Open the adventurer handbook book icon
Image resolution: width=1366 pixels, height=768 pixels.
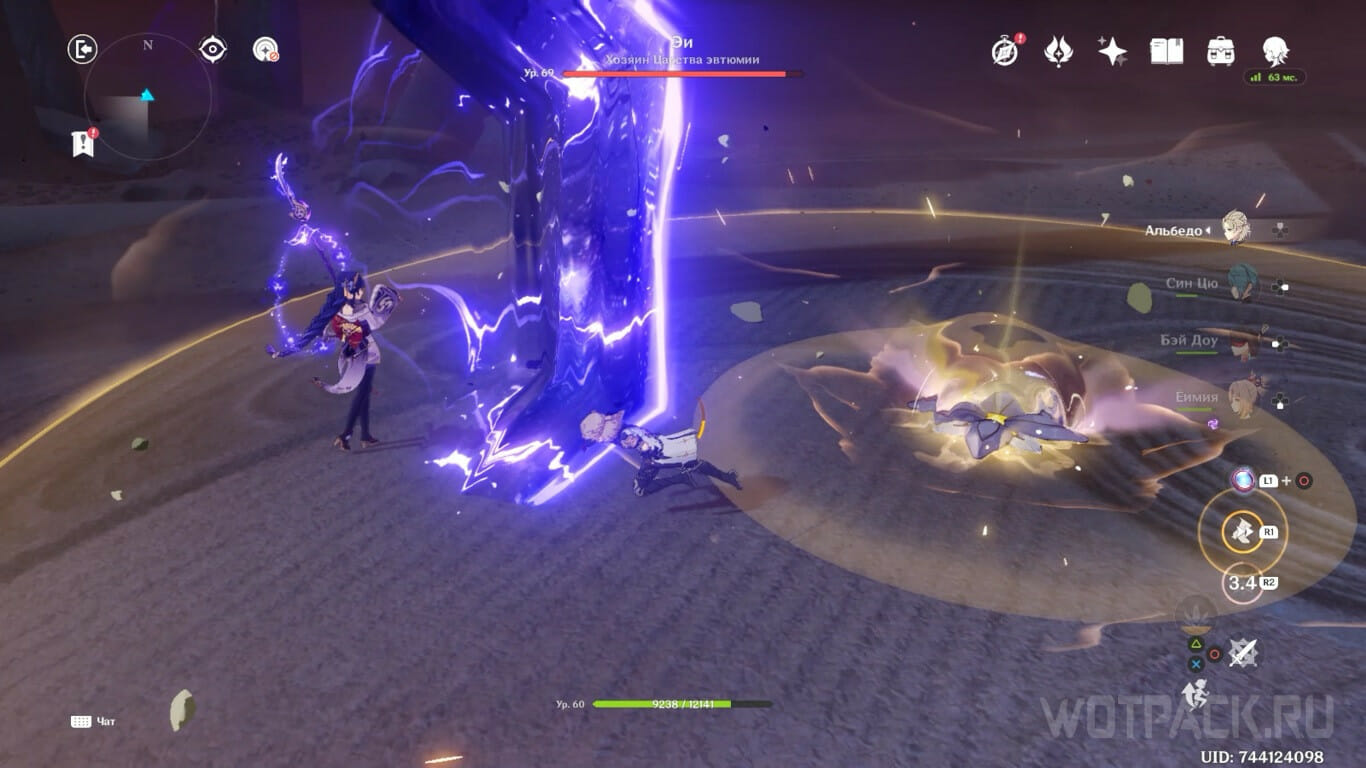point(1166,50)
